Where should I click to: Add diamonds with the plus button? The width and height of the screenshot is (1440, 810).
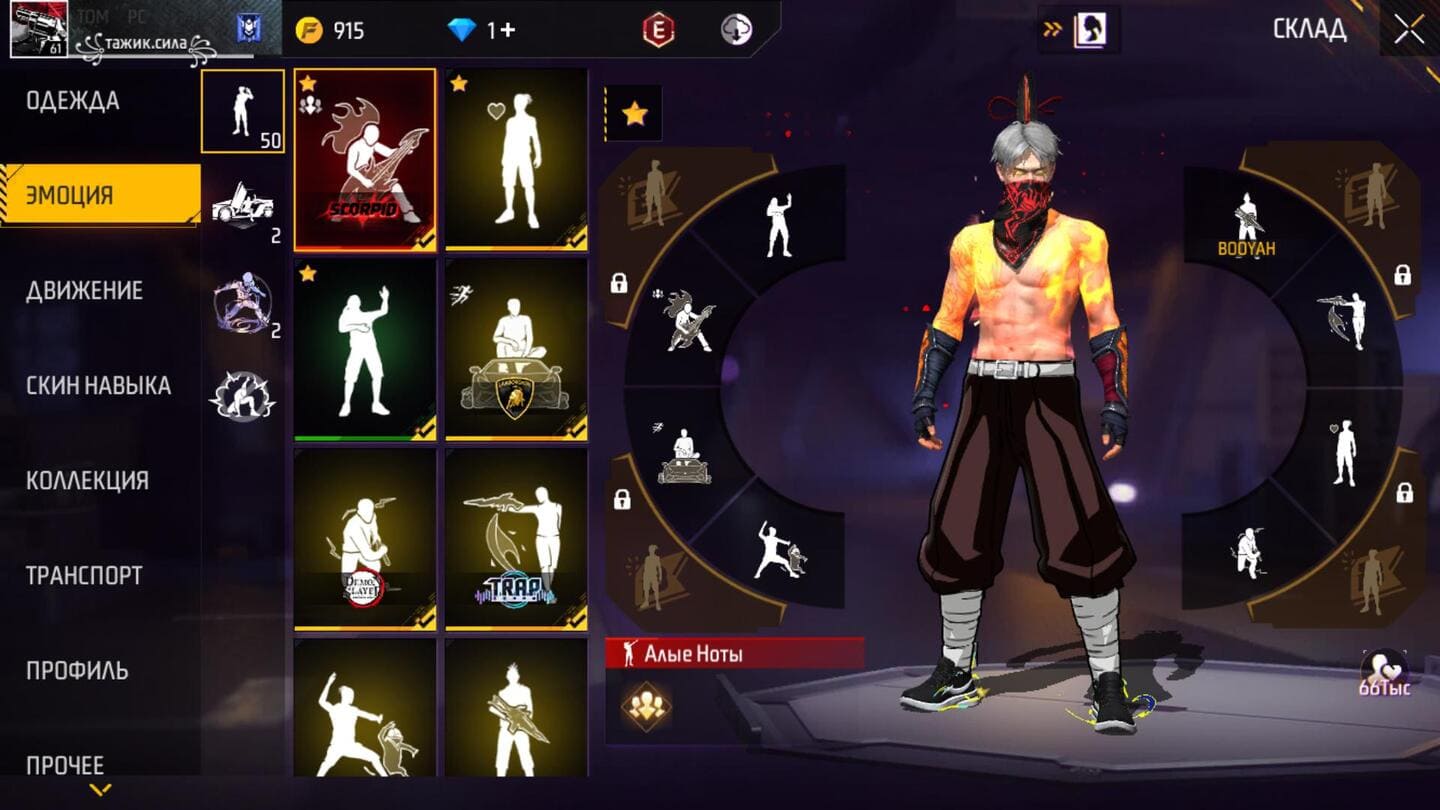507,30
